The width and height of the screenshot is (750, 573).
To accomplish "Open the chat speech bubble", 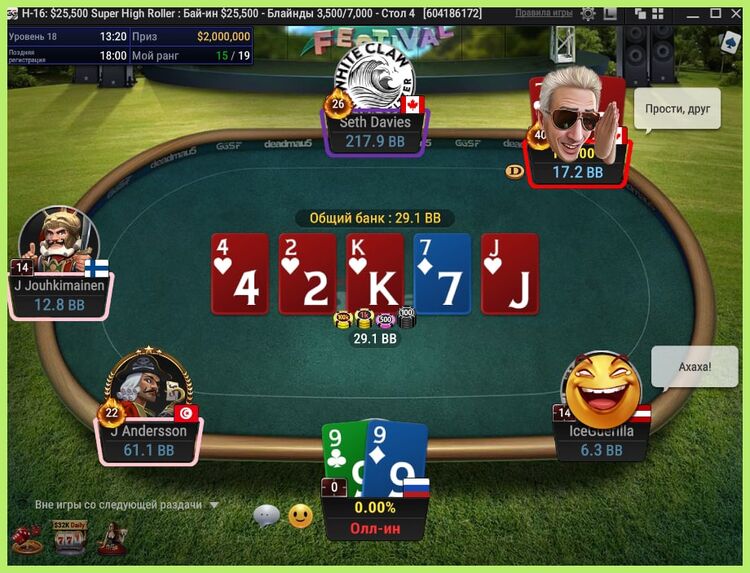I will [266, 516].
